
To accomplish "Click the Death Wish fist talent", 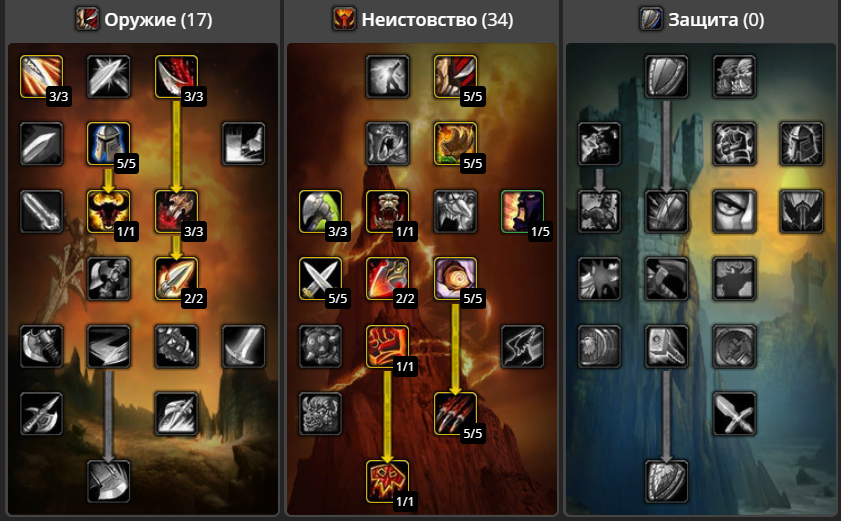I will (x=387, y=346).
